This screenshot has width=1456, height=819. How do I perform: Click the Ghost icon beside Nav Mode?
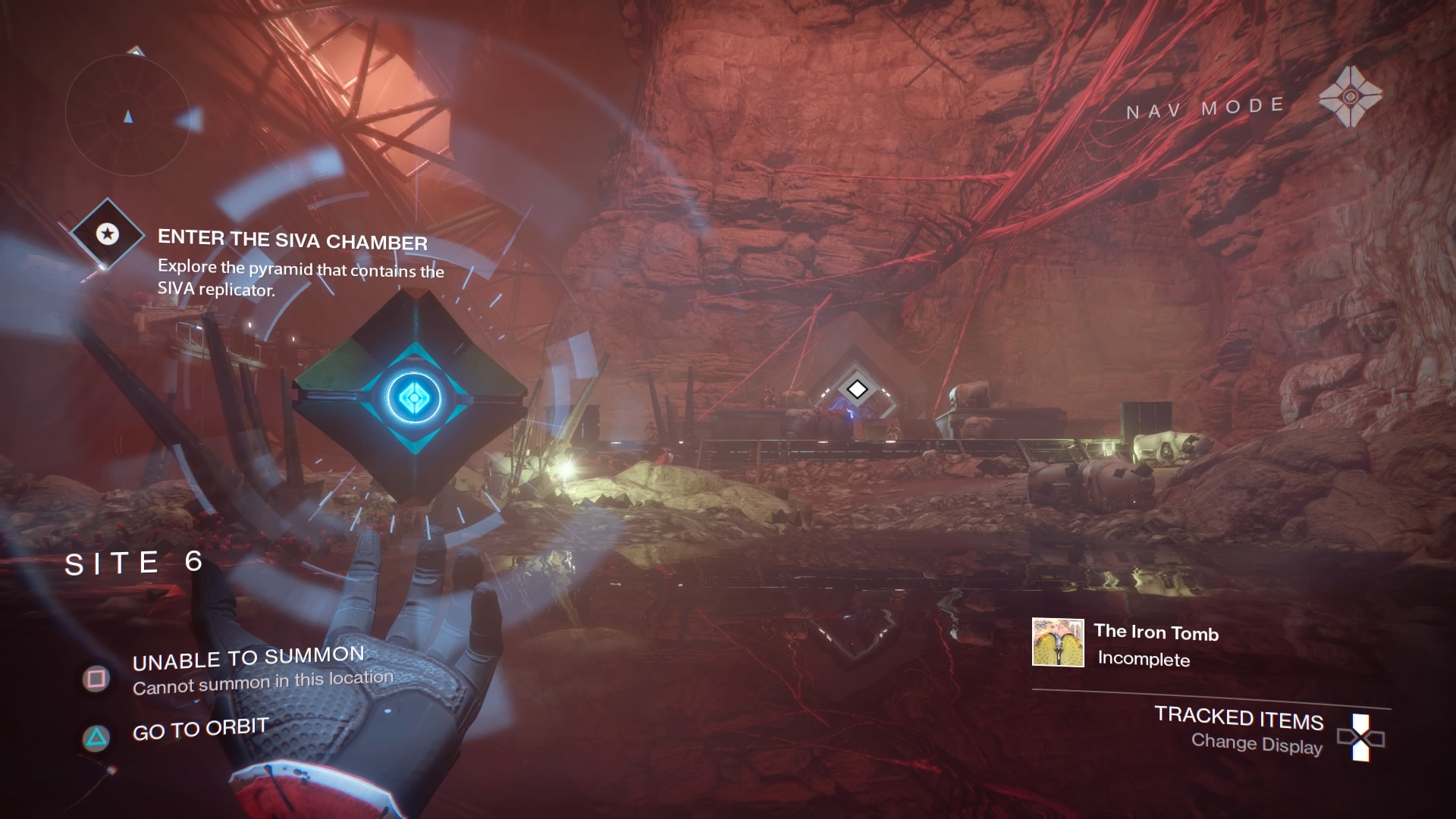click(1350, 97)
